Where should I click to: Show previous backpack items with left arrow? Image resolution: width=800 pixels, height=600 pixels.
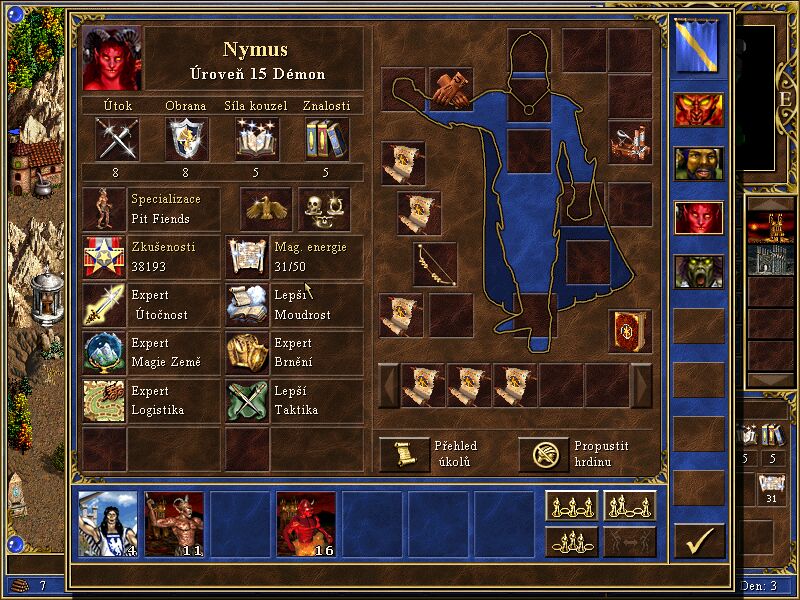click(388, 385)
